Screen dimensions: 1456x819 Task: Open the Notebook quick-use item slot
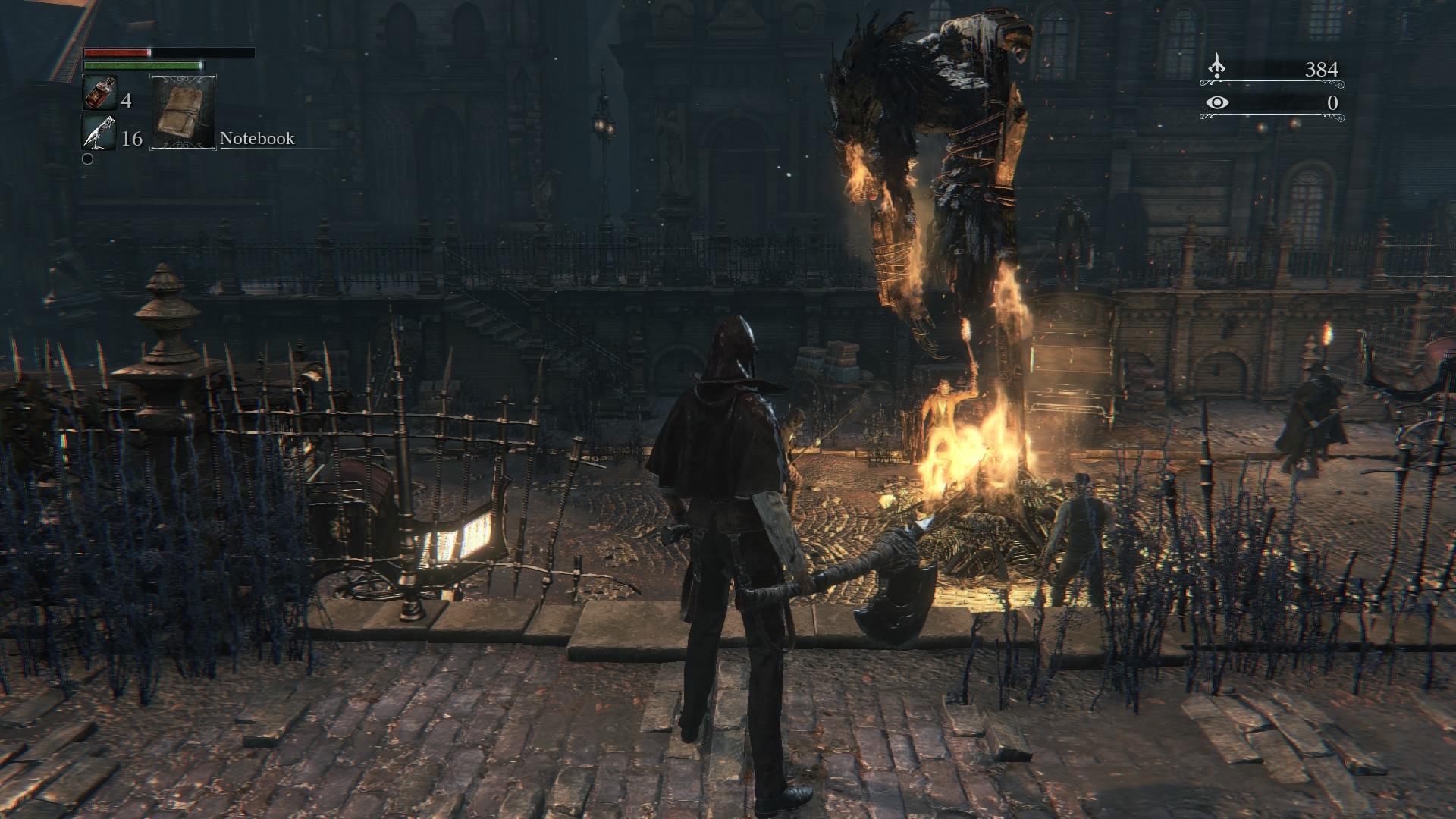tap(182, 114)
